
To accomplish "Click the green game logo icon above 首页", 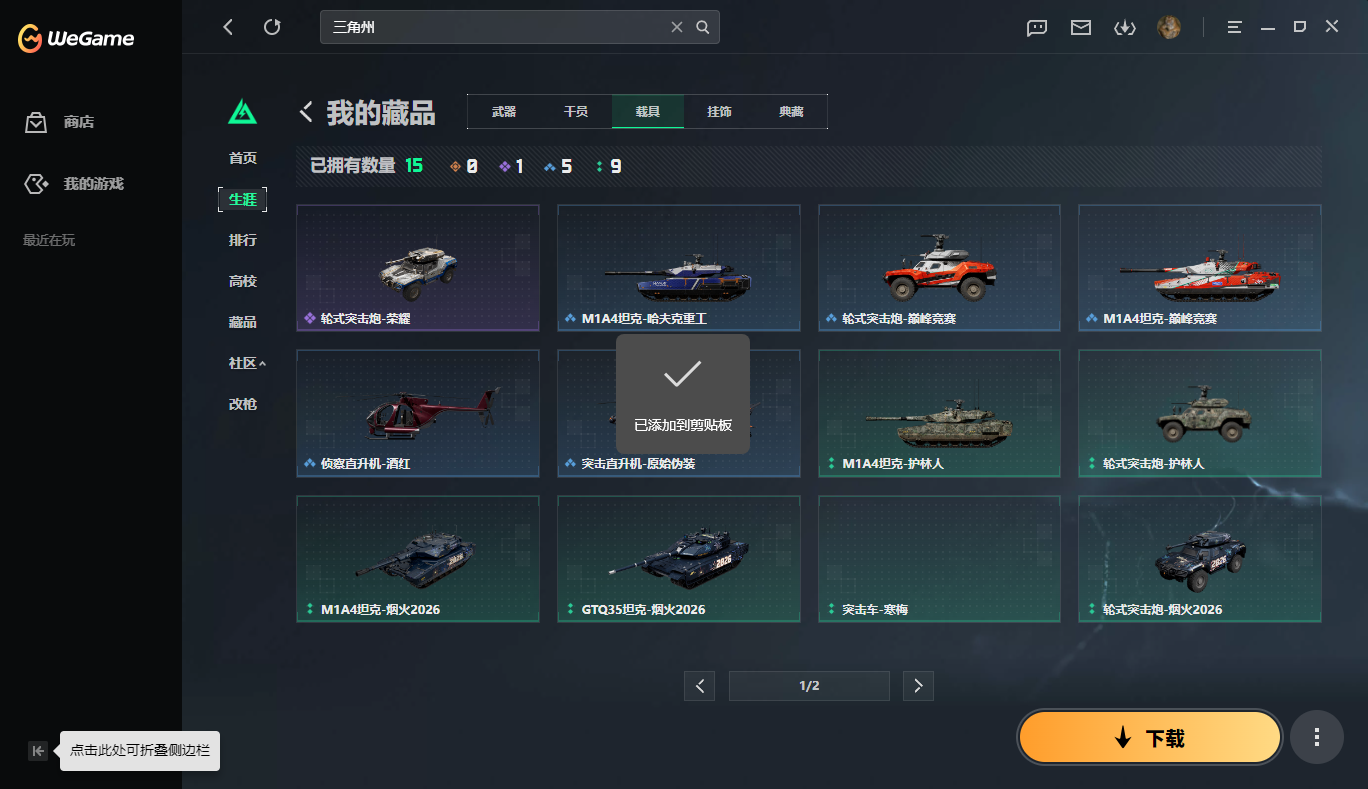I will coord(243,113).
